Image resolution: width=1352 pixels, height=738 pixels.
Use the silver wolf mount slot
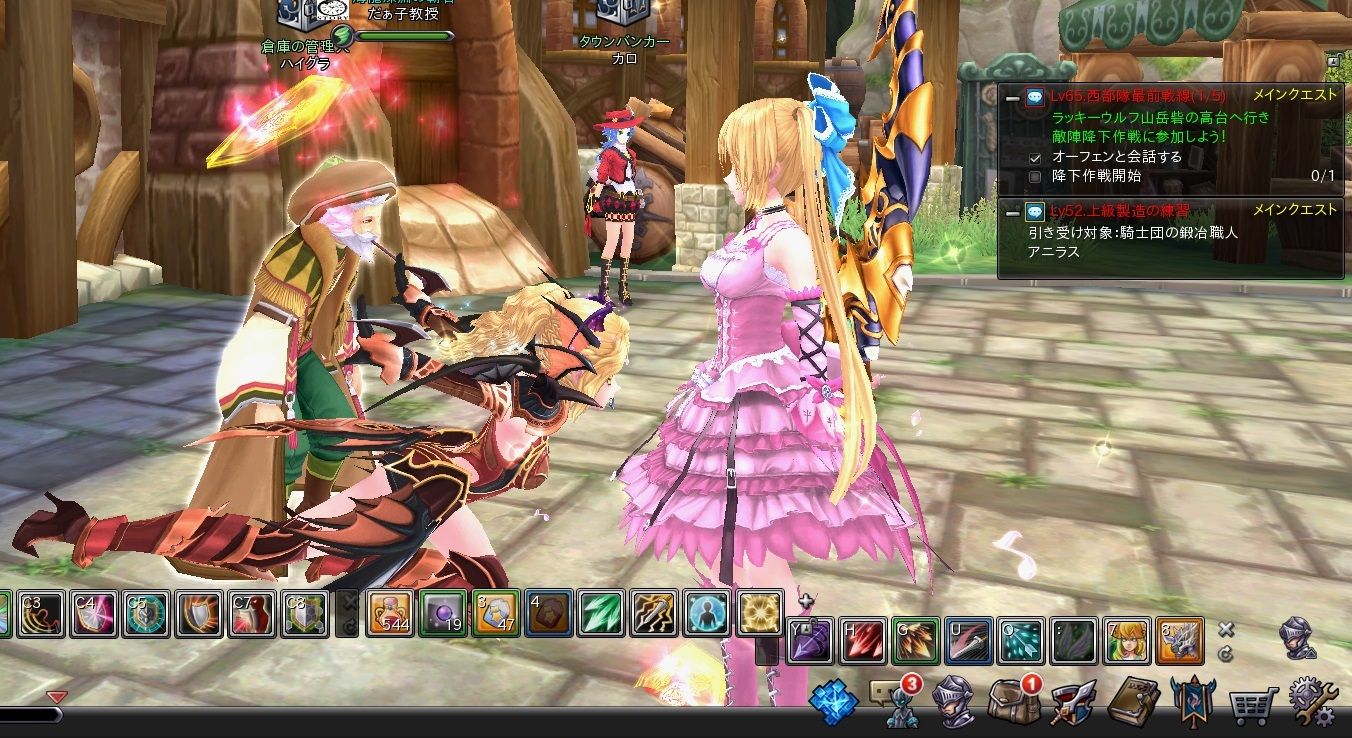coord(1180,640)
